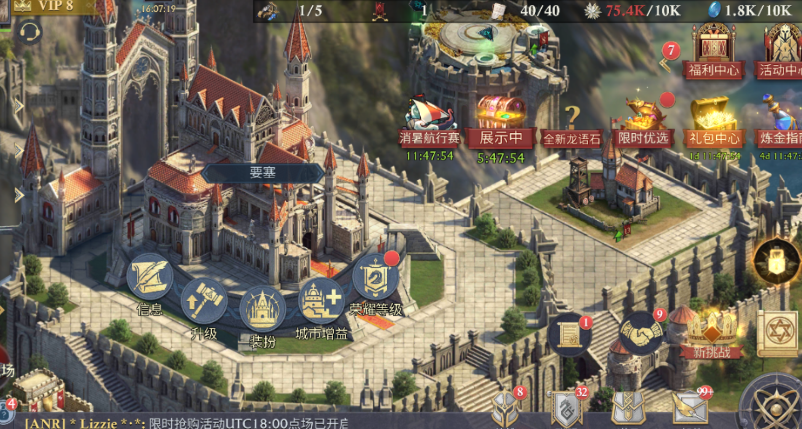Open the 信息 info scroll button

click(149, 280)
